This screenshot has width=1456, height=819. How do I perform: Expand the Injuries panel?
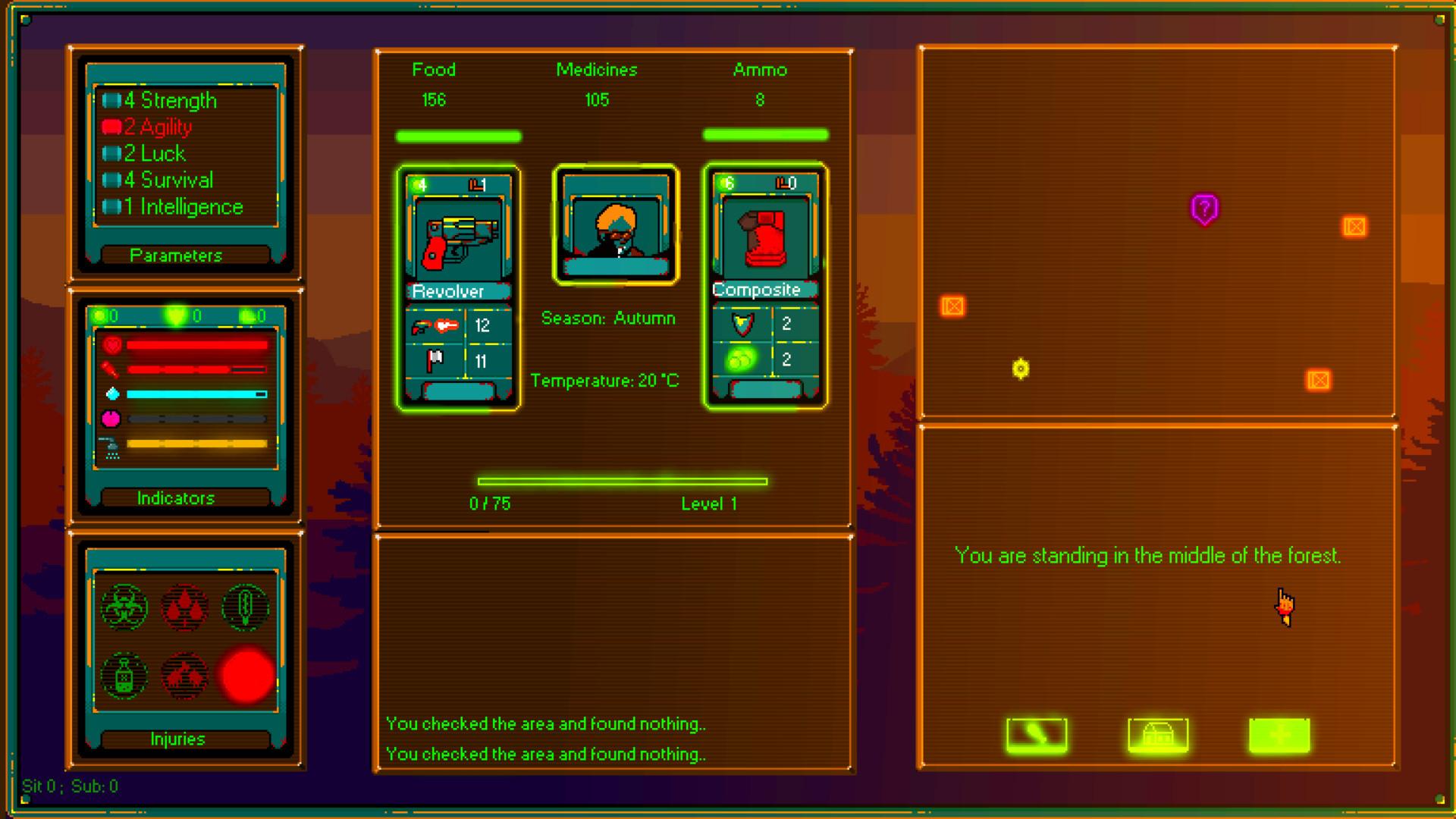(x=177, y=738)
